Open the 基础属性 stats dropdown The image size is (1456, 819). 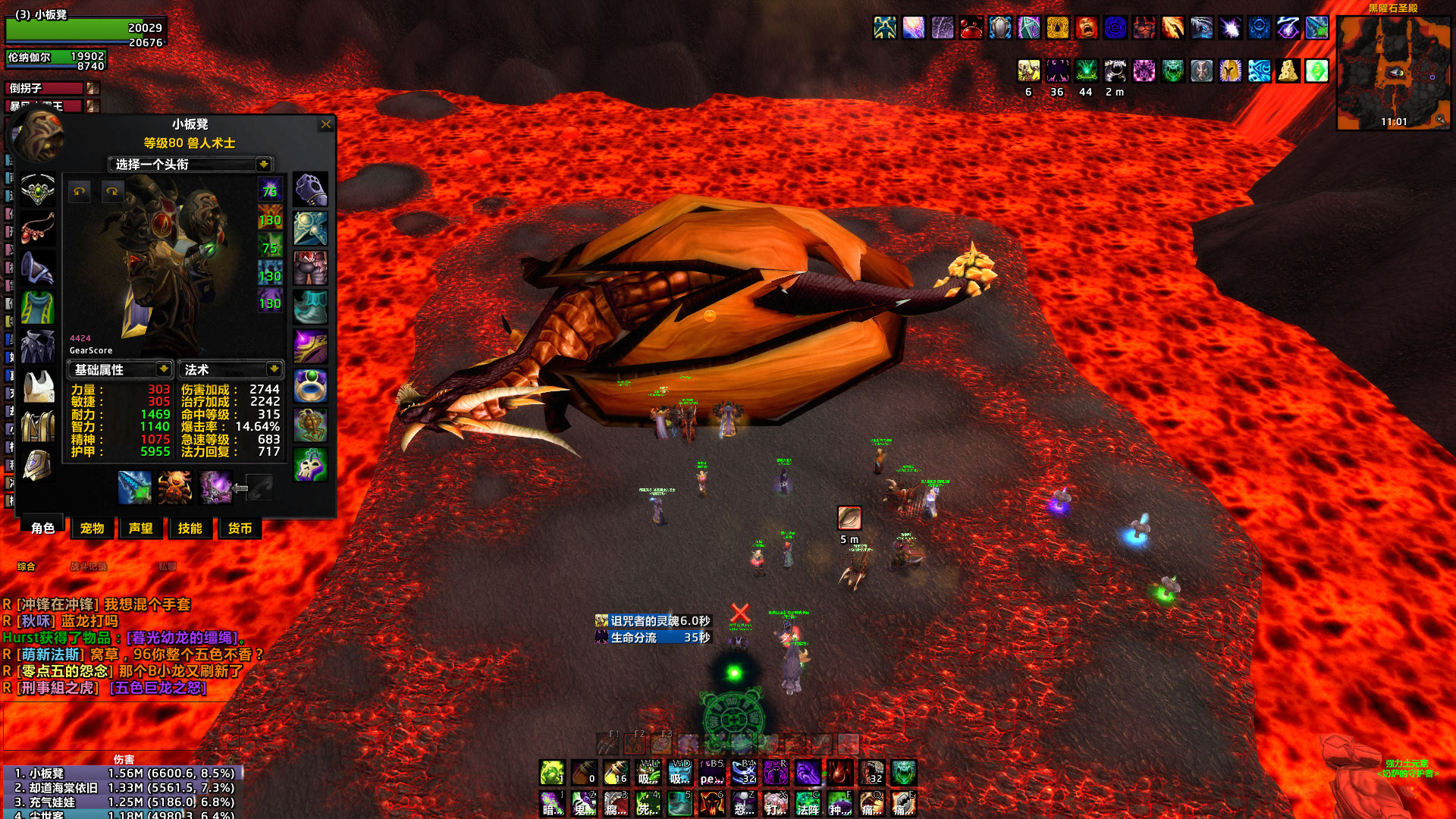pyautogui.click(x=120, y=369)
